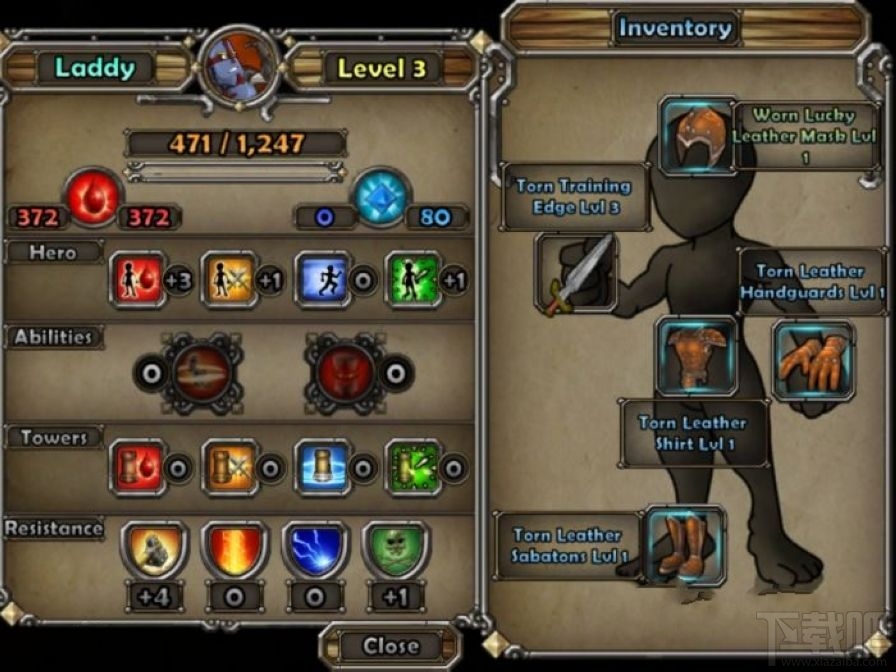Select the red tower health stat icon
The image size is (896, 672).
[x=137, y=467]
